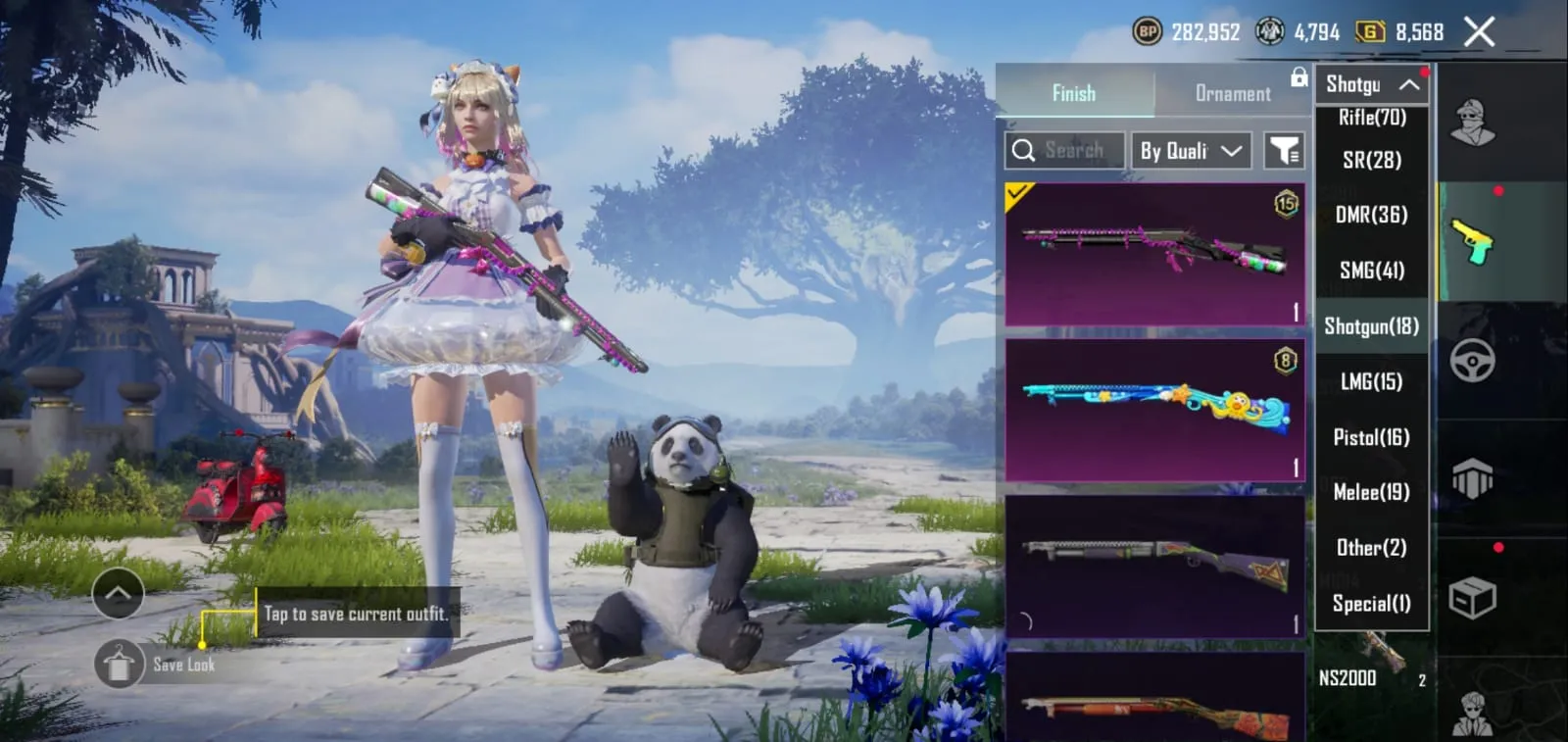
Task: Click inside the Search input field
Action: [x=1073, y=150]
